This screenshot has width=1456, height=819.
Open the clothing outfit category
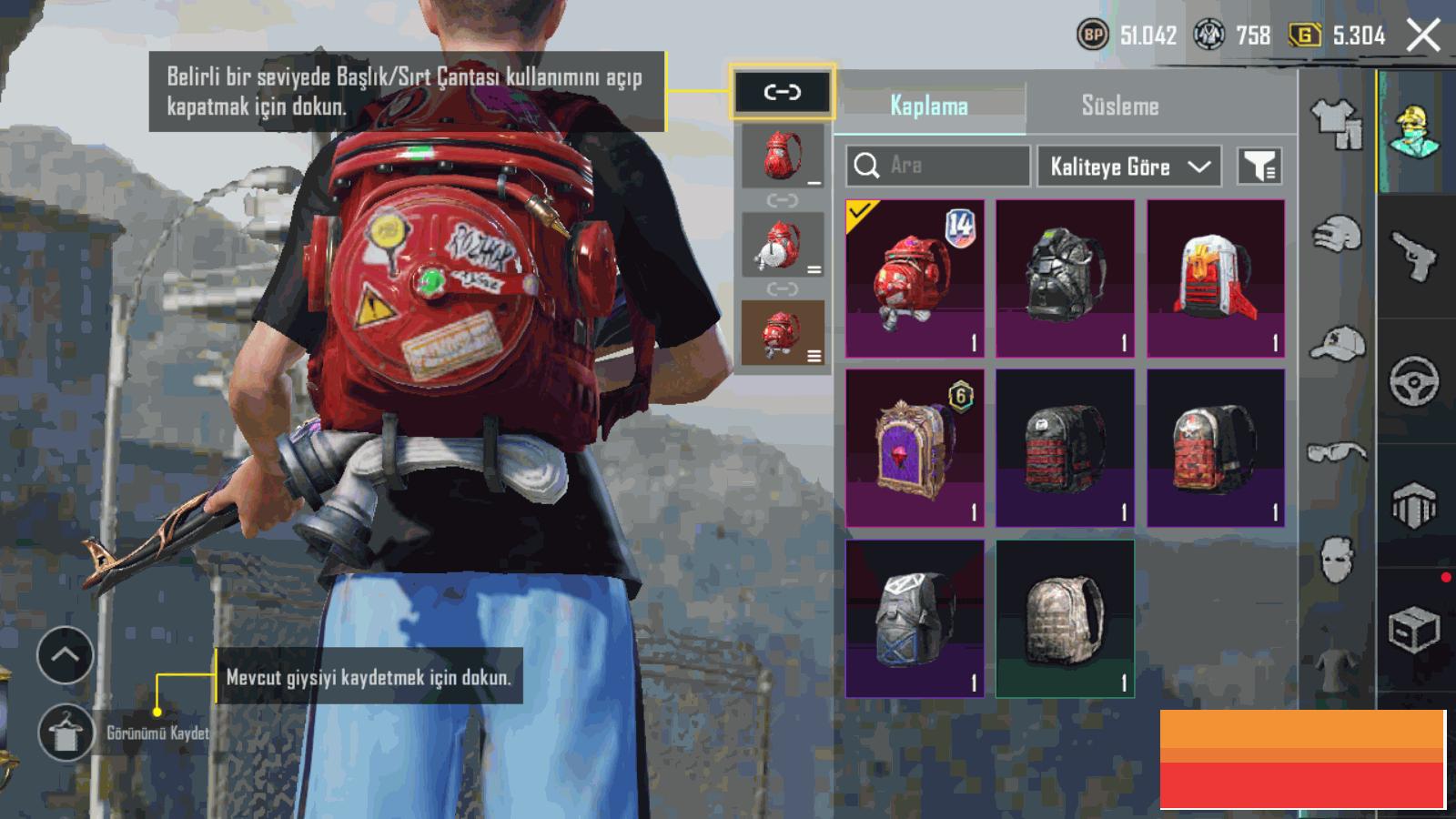point(1336,123)
